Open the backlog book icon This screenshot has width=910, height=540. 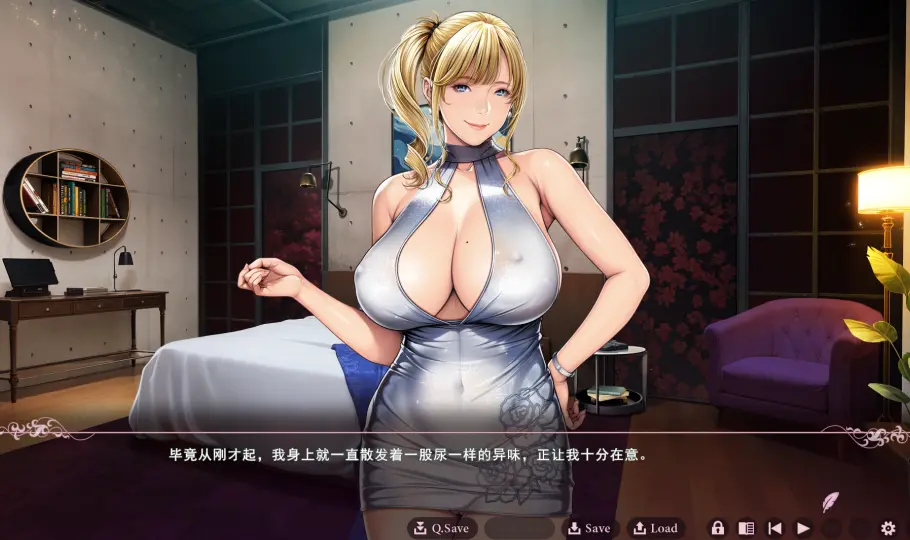point(746,528)
